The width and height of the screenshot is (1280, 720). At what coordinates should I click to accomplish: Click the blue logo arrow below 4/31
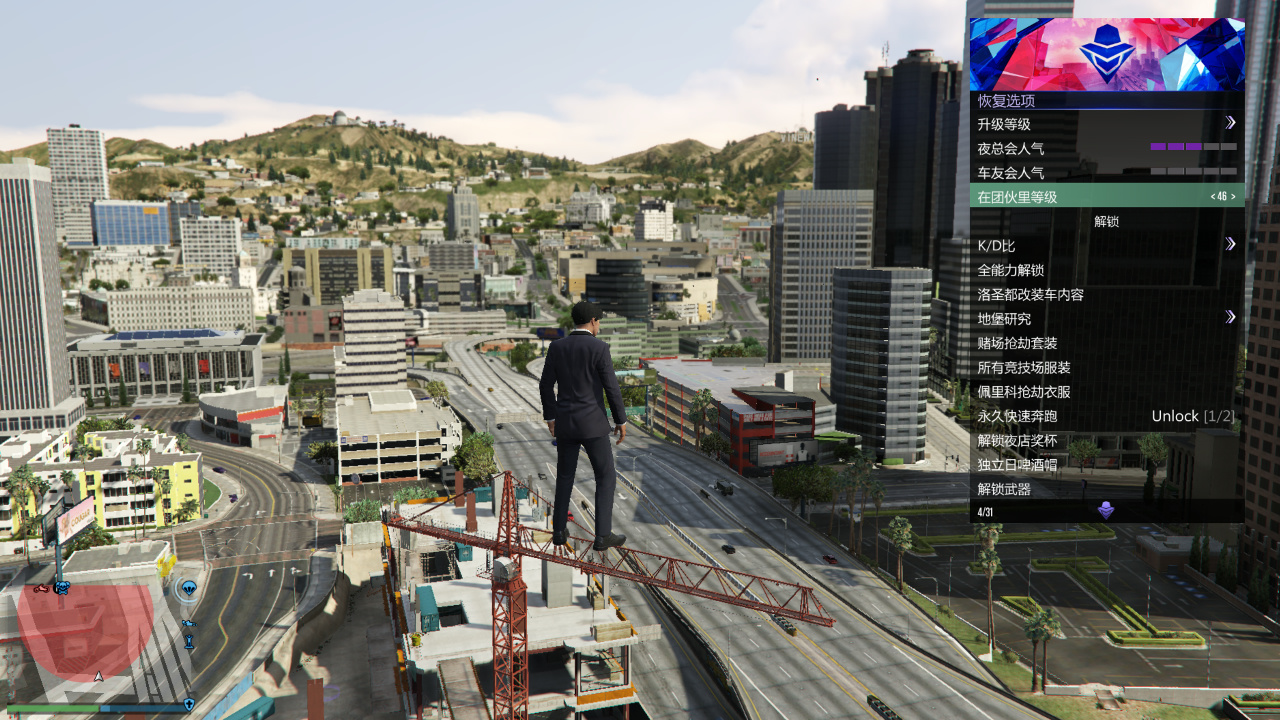1106,509
